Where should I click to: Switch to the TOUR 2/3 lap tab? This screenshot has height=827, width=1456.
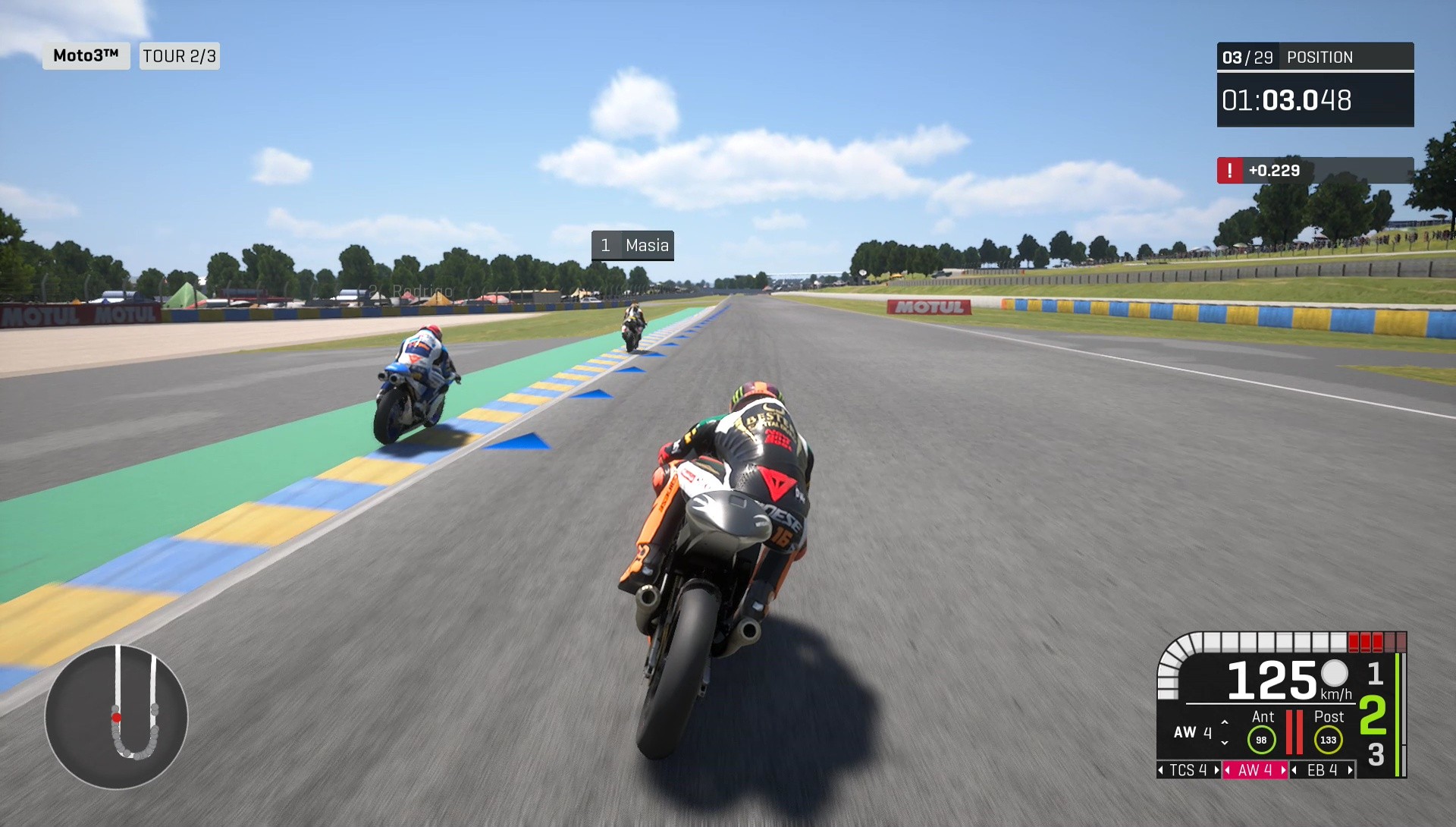[x=179, y=55]
